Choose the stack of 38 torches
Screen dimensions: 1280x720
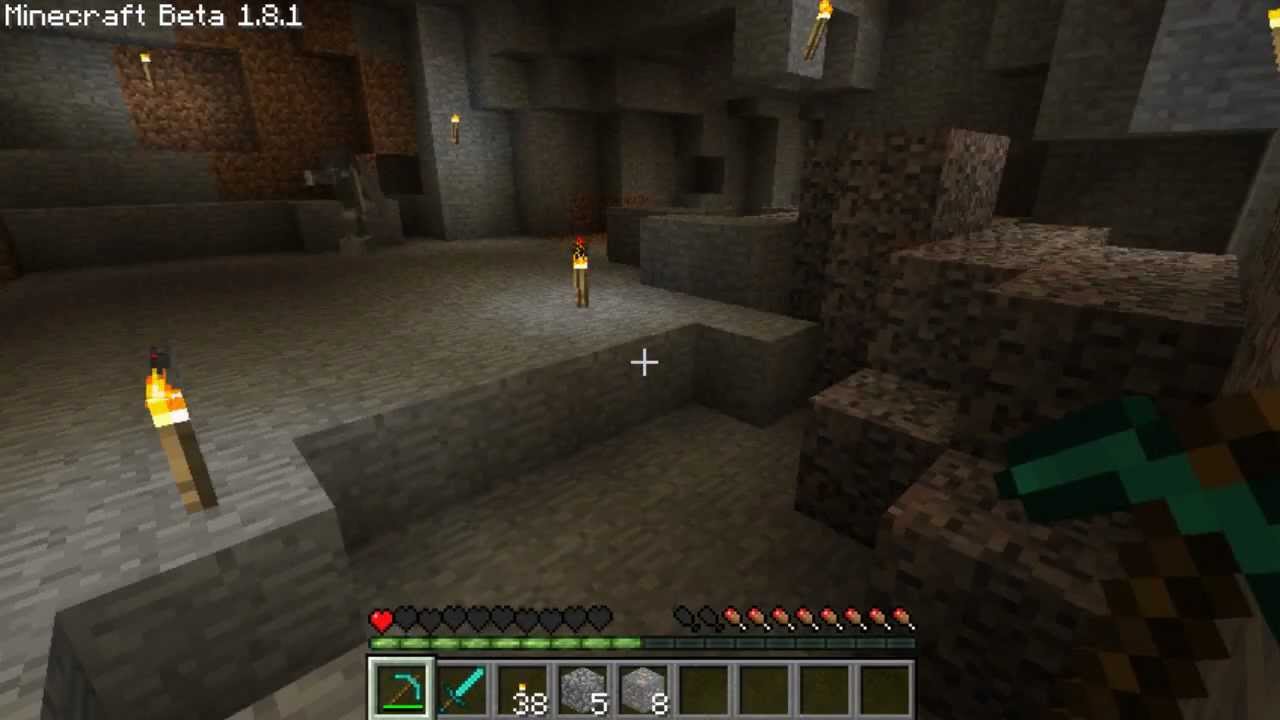522,689
